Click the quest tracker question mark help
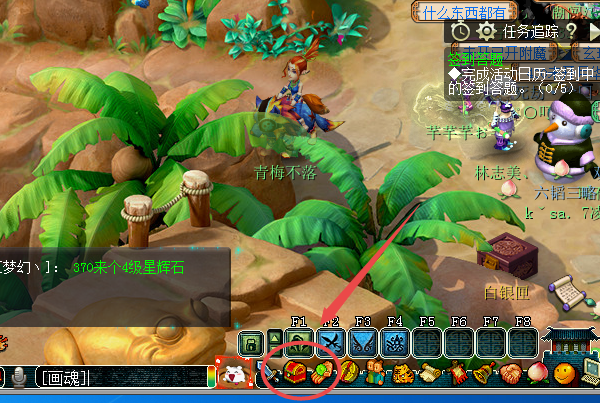The image size is (600, 403). (571, 31)
